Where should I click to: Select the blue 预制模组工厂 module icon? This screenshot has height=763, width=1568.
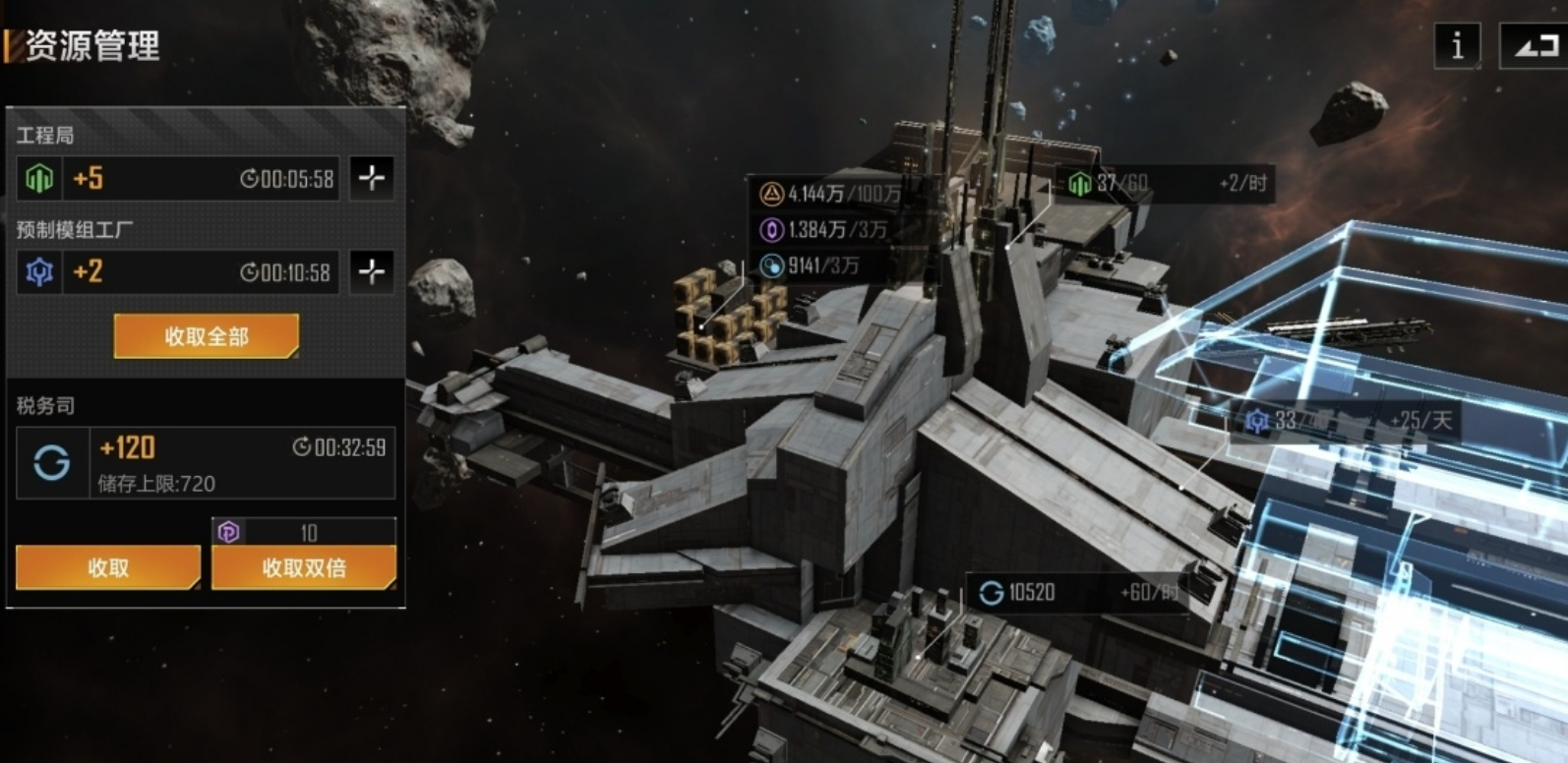[x=39, y=271]
